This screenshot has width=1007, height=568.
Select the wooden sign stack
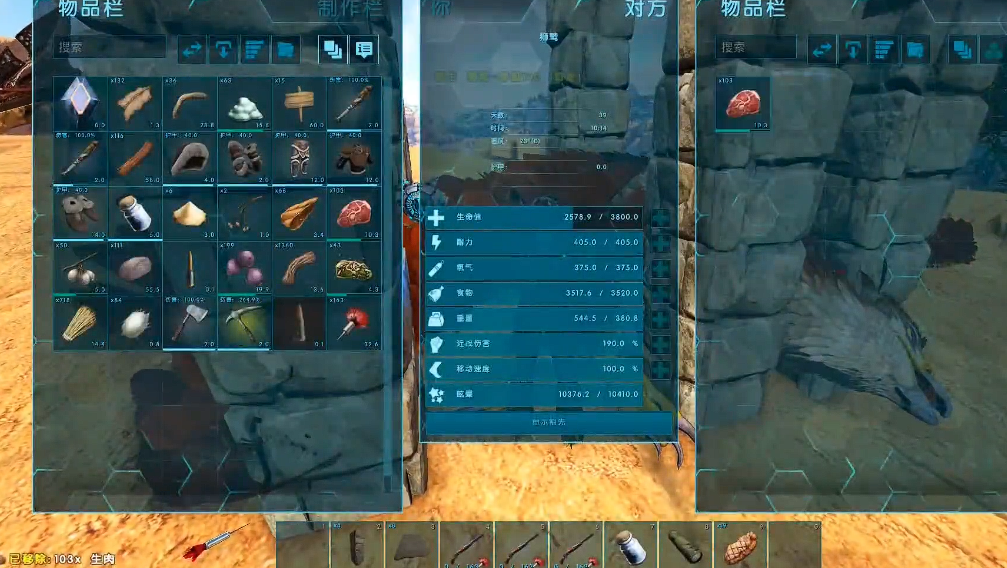coord(298,104)
